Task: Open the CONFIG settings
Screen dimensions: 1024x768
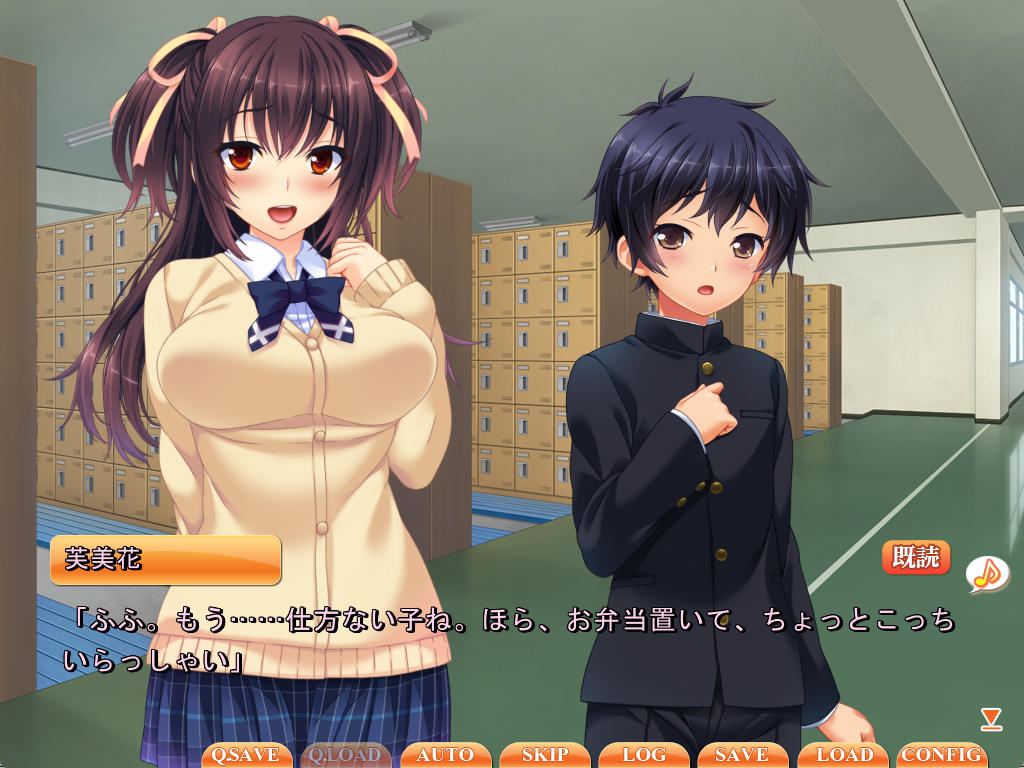Action: coord(941,755)
